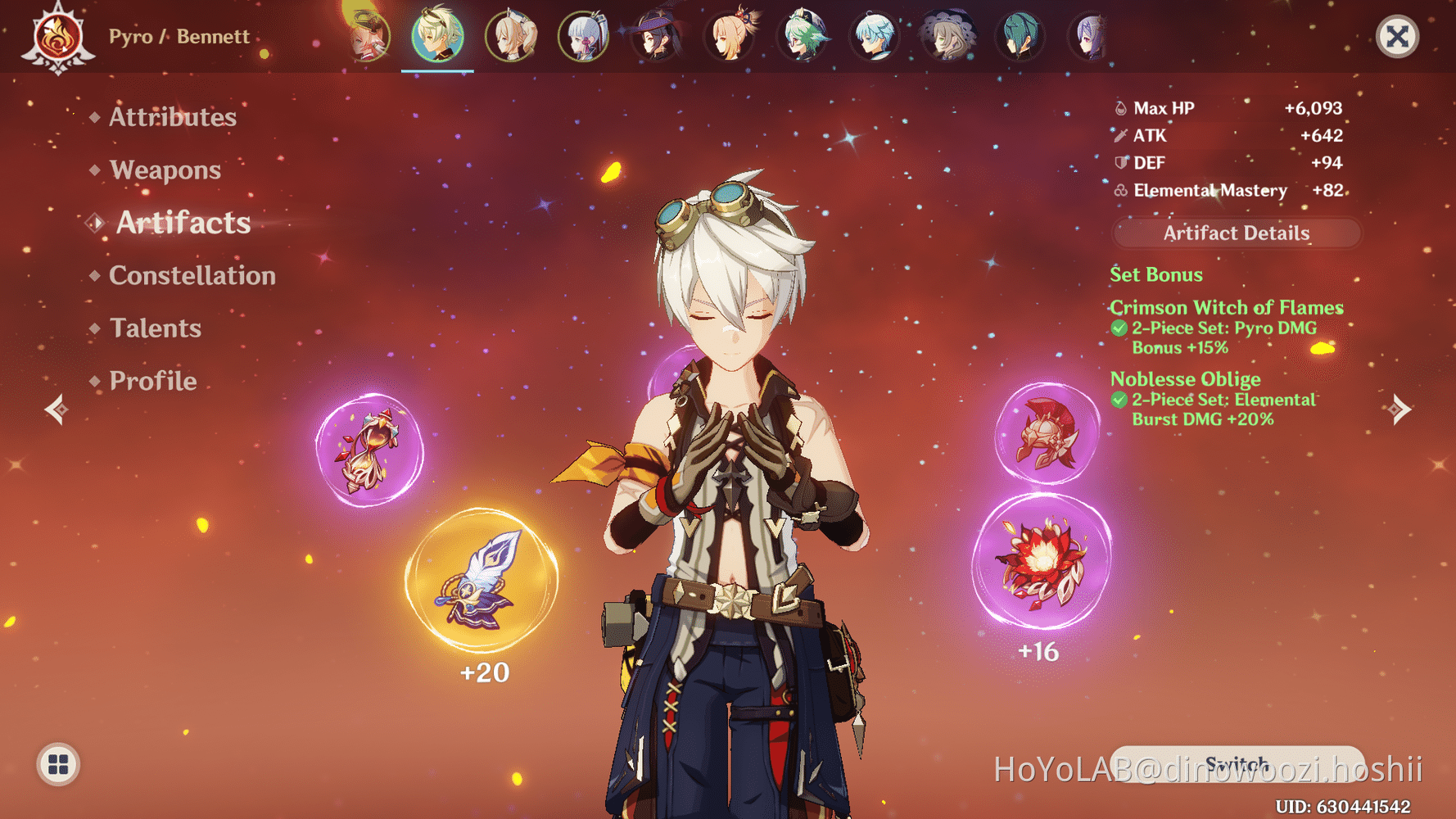1456x819 pixels.
Task: Open the Talents page
Action: point(155,328)
